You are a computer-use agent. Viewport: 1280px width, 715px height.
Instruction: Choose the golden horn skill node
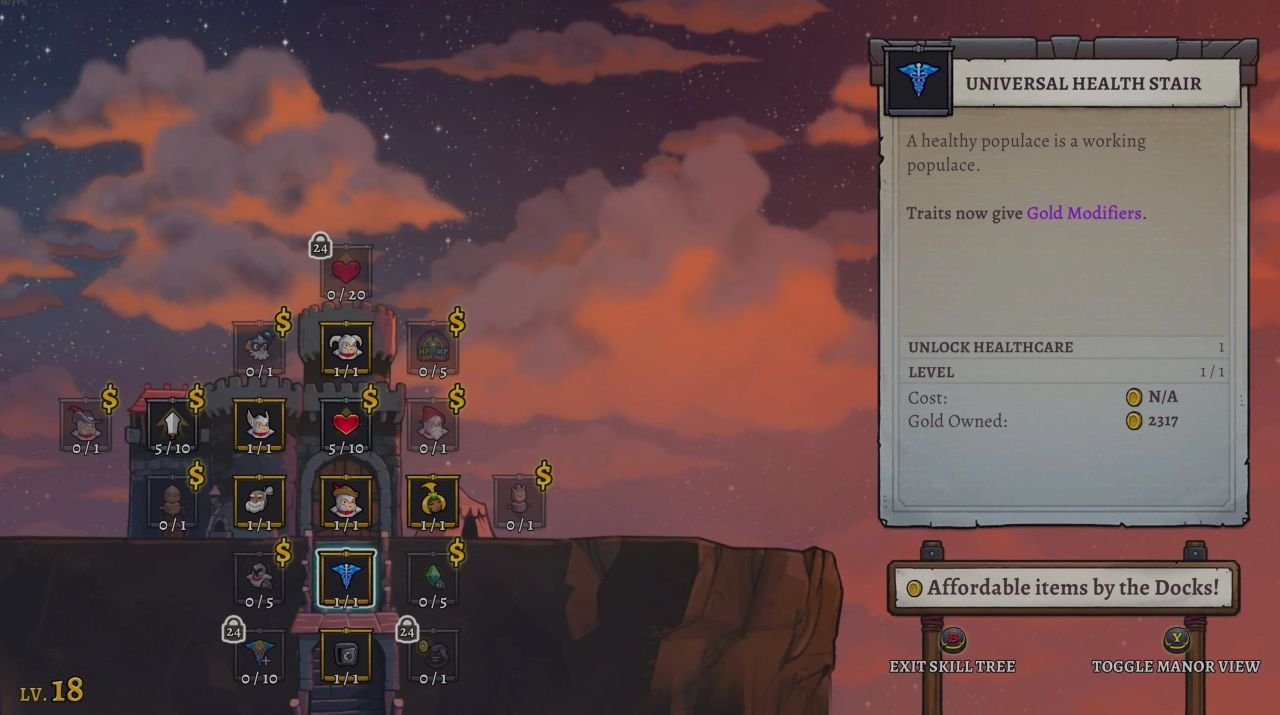pos(433,500)
